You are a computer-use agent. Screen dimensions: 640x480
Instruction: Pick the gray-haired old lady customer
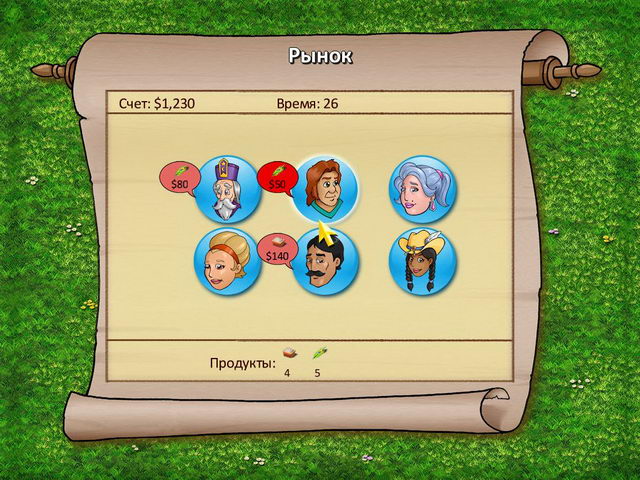pyautogui.click(x=422, y=189)
